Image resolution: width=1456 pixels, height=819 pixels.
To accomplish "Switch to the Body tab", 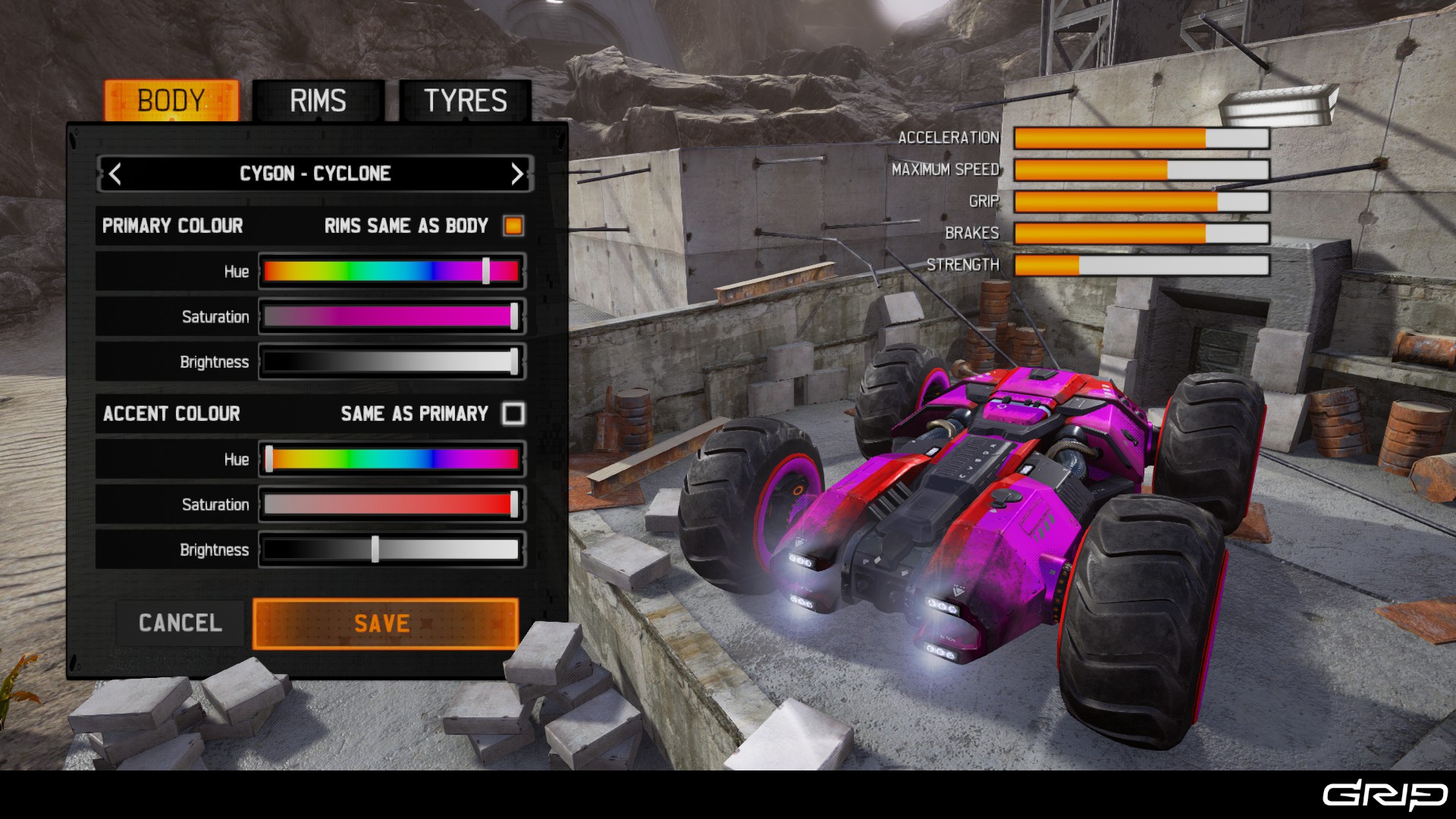I will 171,101.
